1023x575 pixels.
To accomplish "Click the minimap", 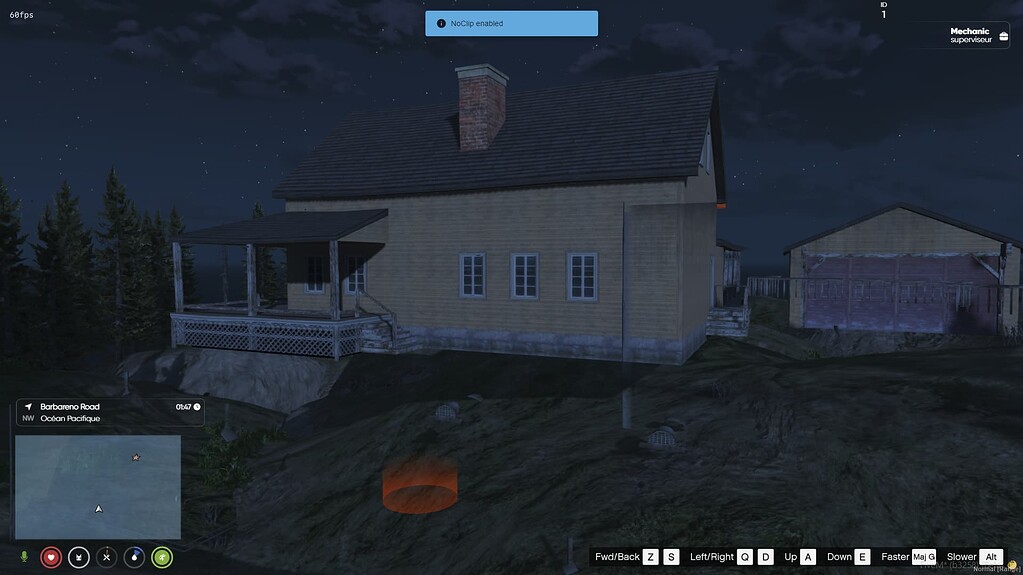I will (98, 487).
